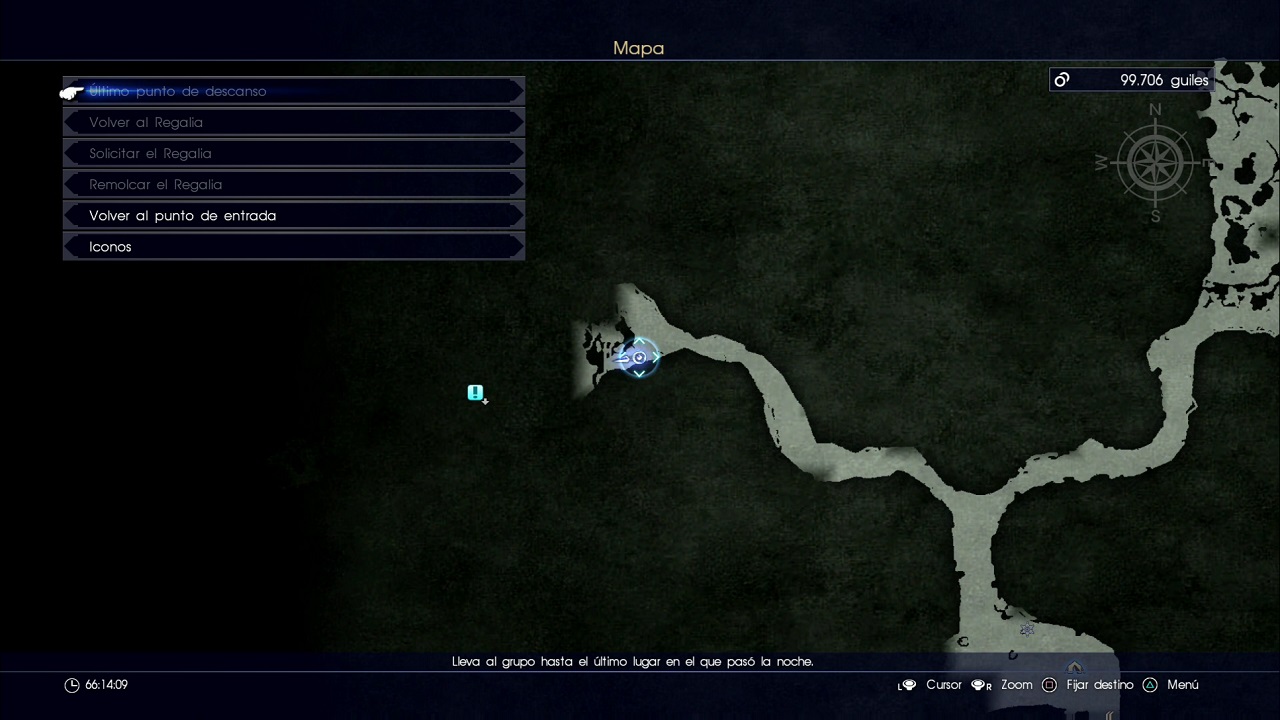Open the "Iconos" map filter menu
Screen dimensions: 1280x720
pyautogui.click(x=293, y=246)
